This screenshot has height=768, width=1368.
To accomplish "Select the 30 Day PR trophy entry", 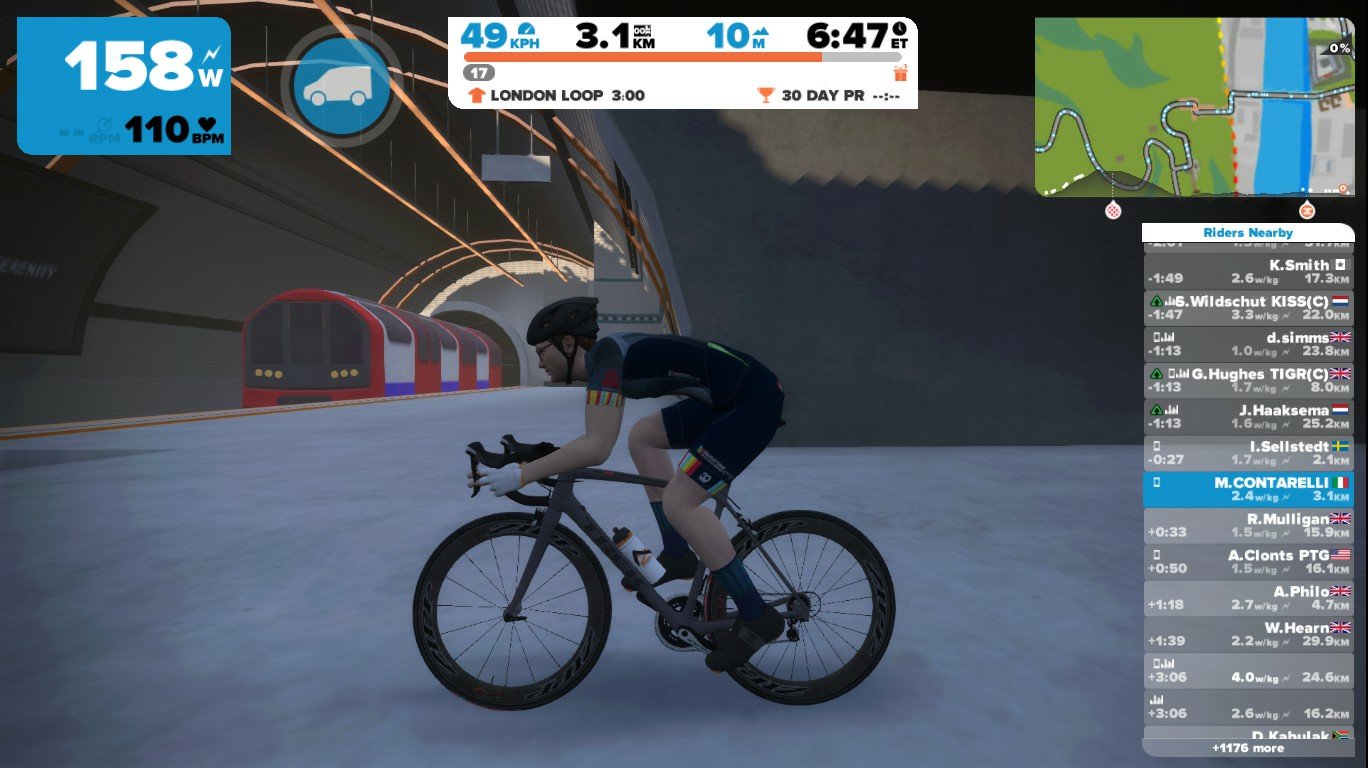I will pyautogui.click(x=829, y=96).
